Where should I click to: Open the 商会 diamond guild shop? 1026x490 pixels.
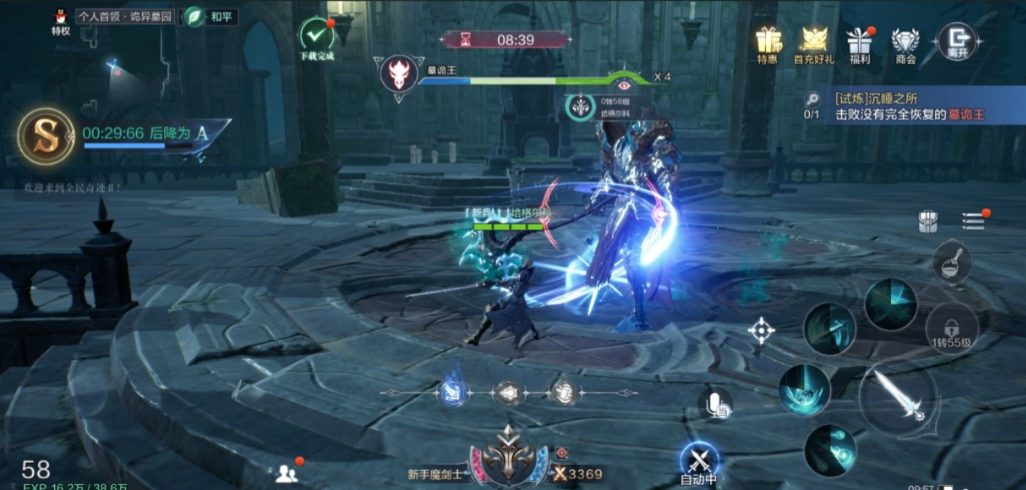(x=905, y=43)
